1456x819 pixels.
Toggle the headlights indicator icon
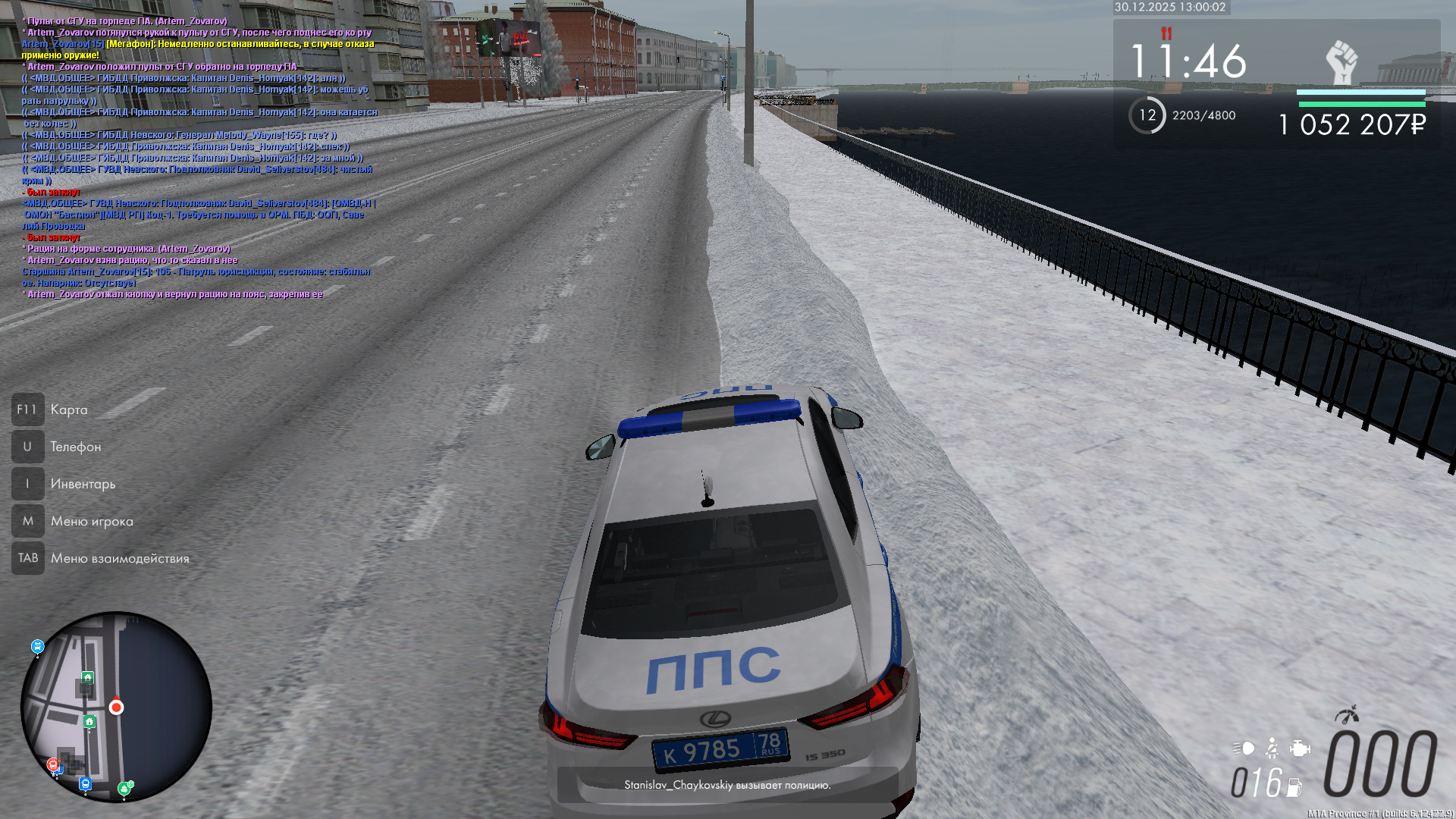(x=1244, y=748)
